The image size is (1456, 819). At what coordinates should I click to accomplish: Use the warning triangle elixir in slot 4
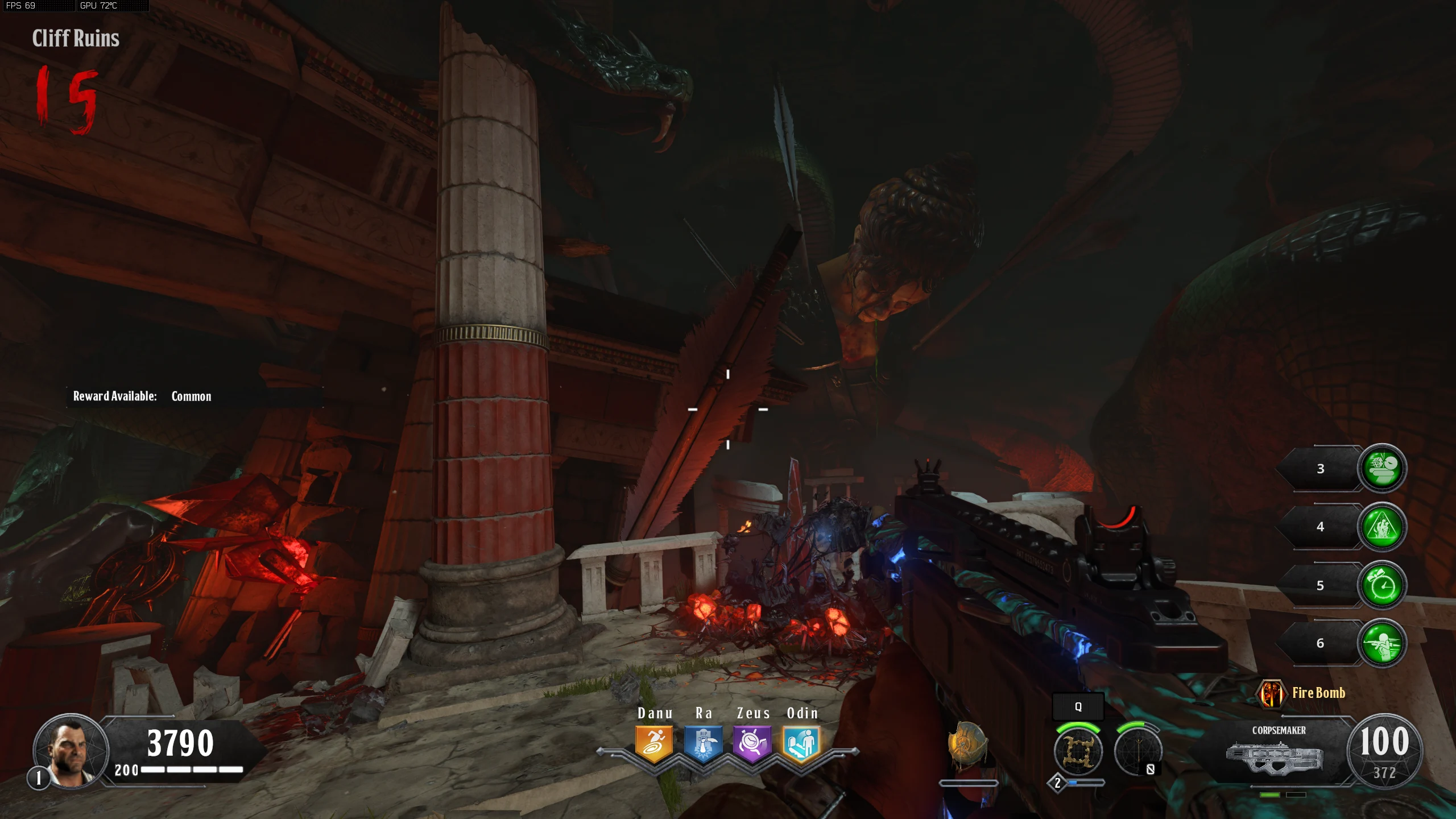click(1381, 527)
